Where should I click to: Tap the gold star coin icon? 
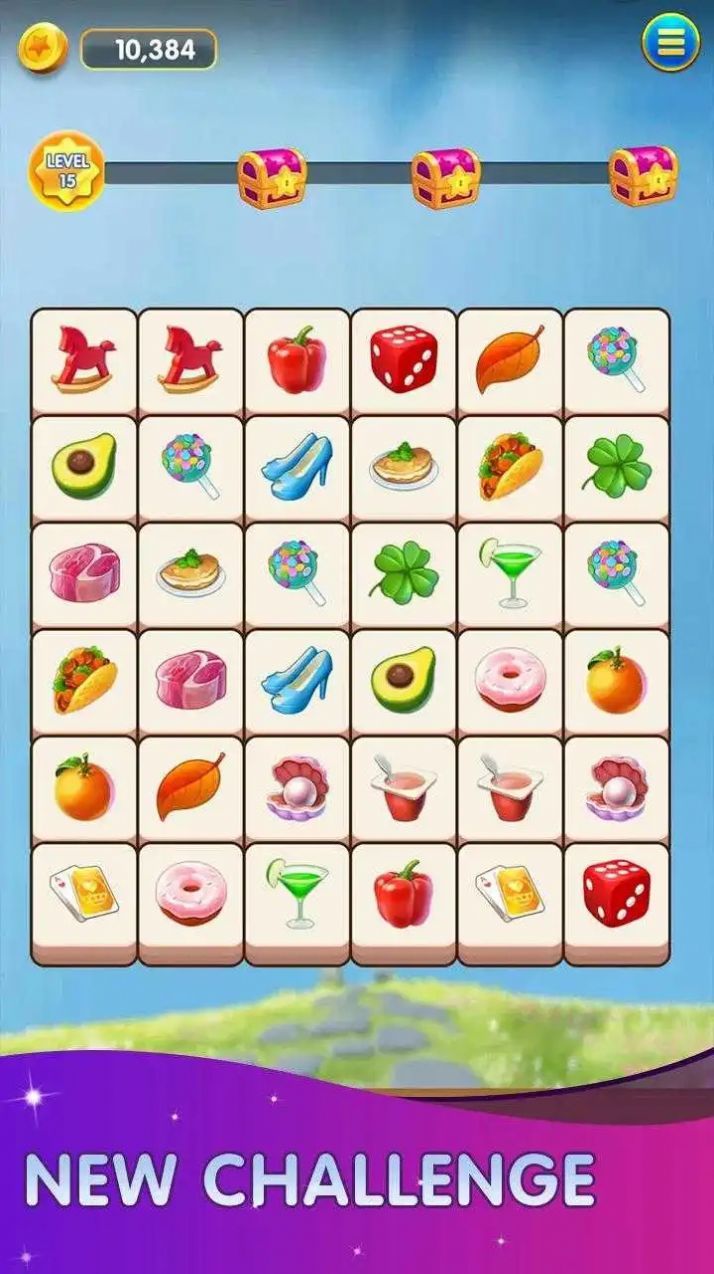click(x=42, y=48)
